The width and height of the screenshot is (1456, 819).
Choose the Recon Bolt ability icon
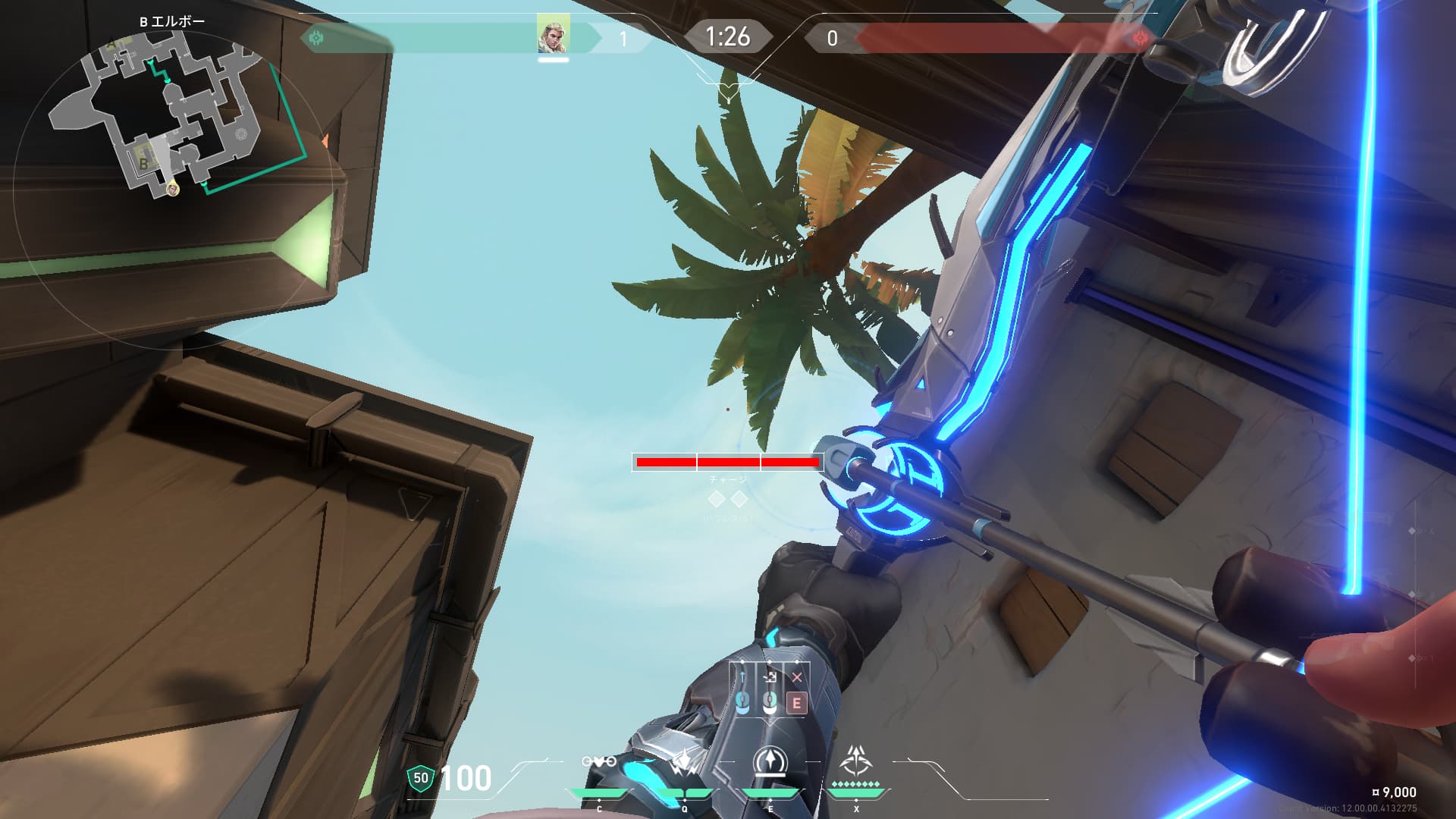770,761
